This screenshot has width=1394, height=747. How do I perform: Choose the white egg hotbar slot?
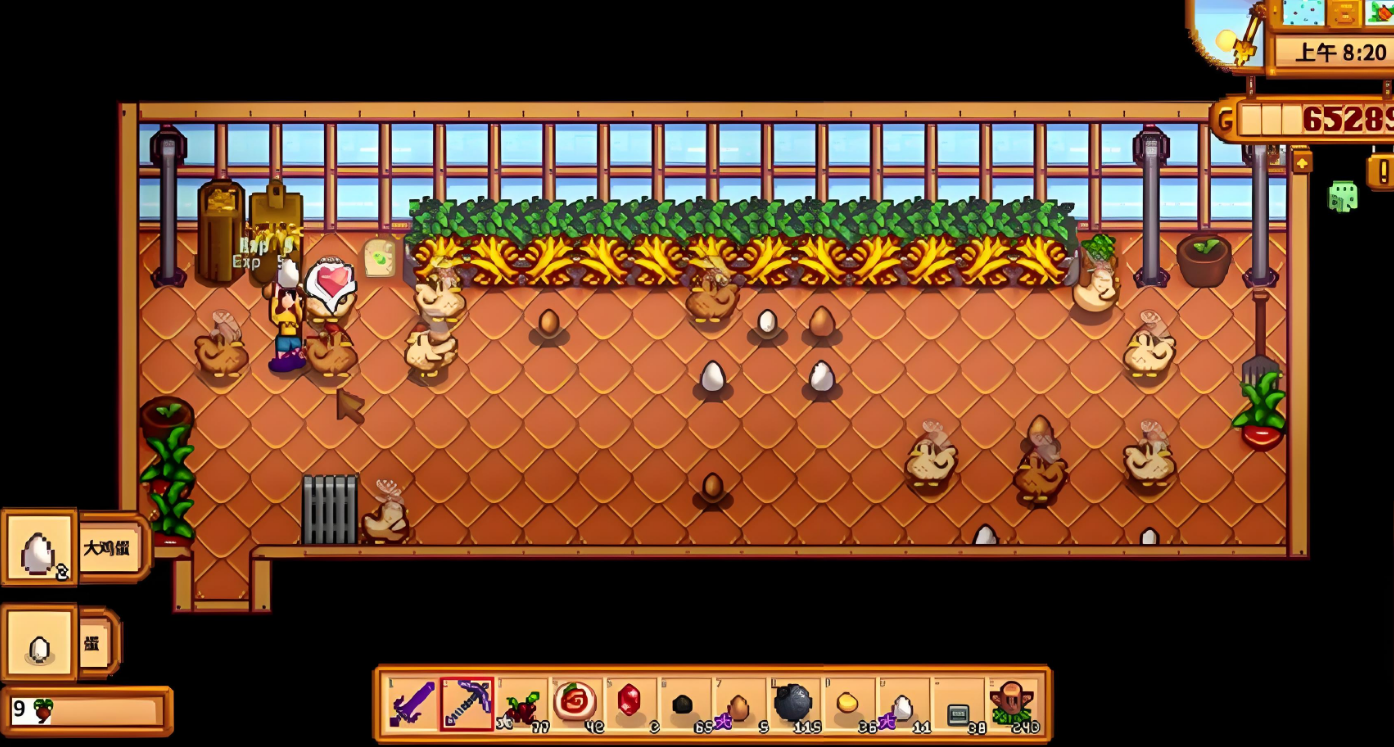[x=901, y=704]
